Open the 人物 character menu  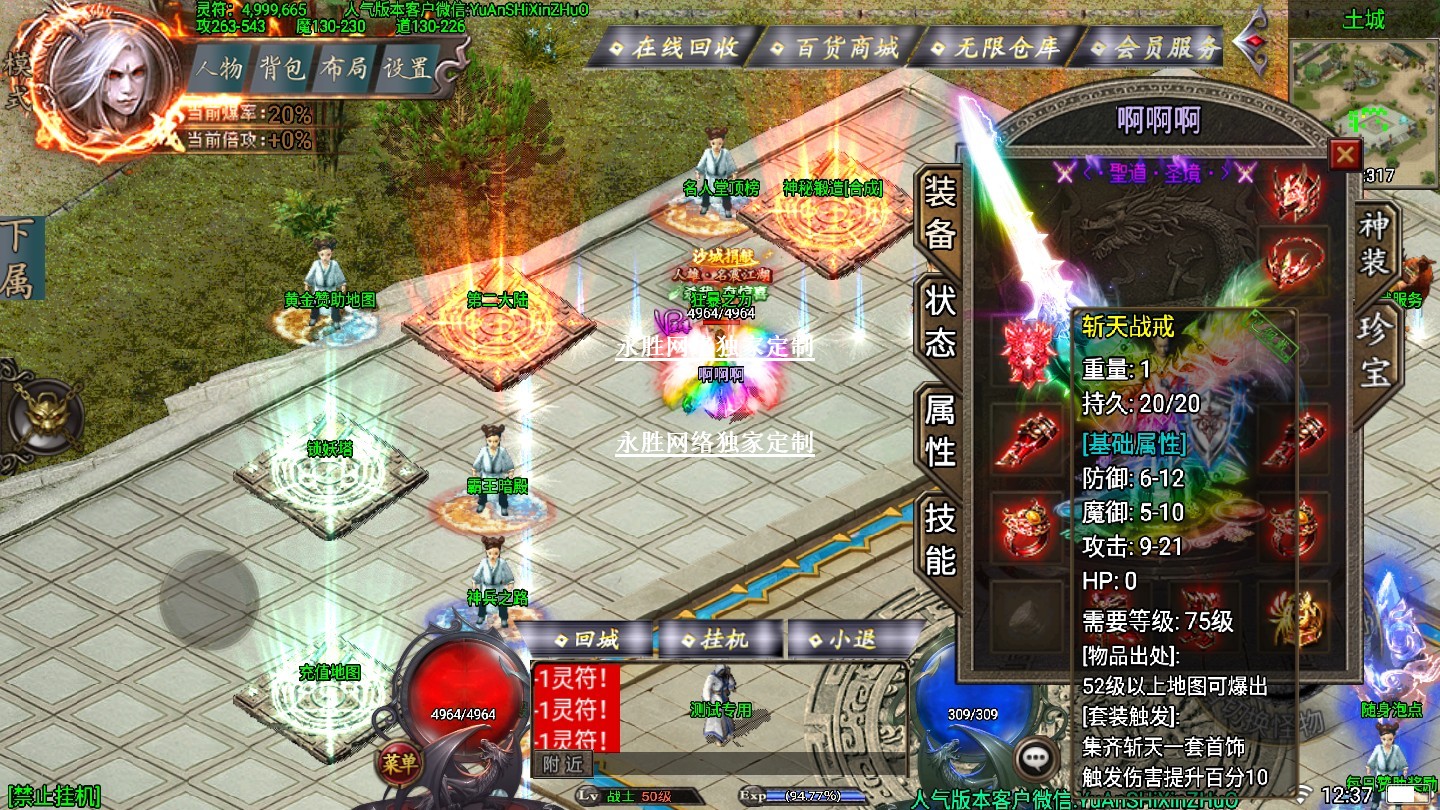tap(219, 69)
